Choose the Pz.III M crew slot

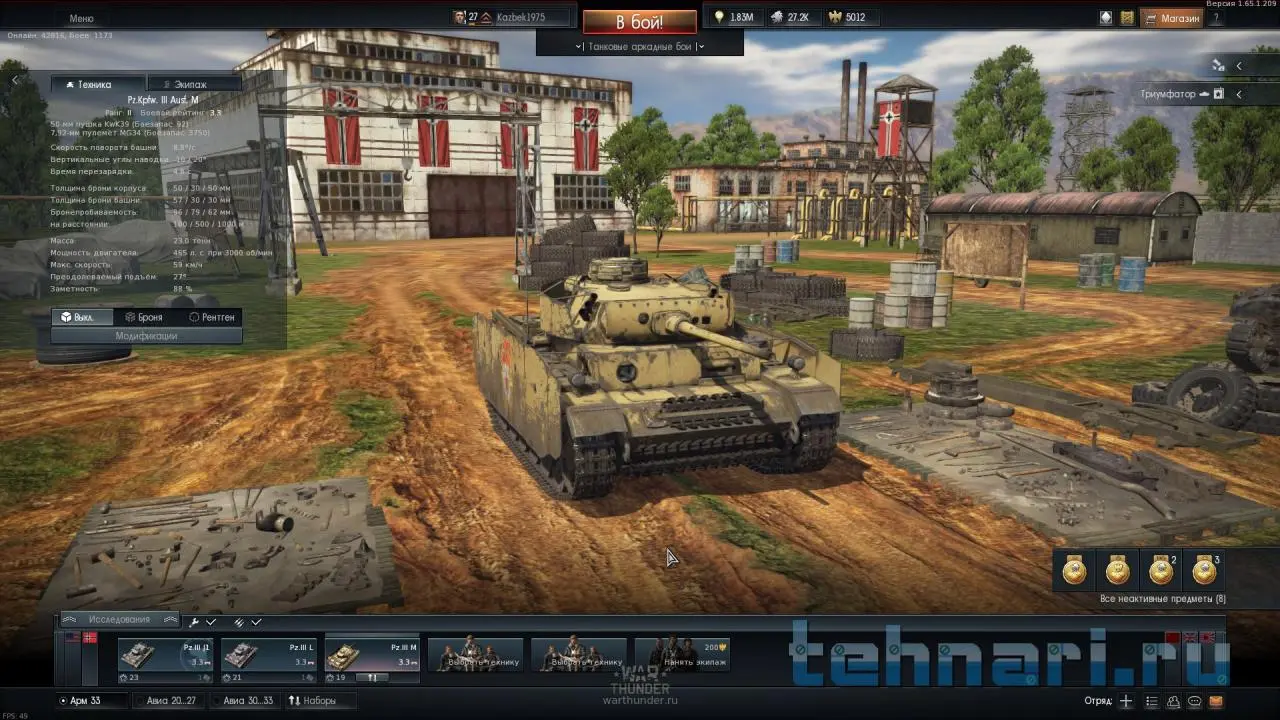pos(371,659)
